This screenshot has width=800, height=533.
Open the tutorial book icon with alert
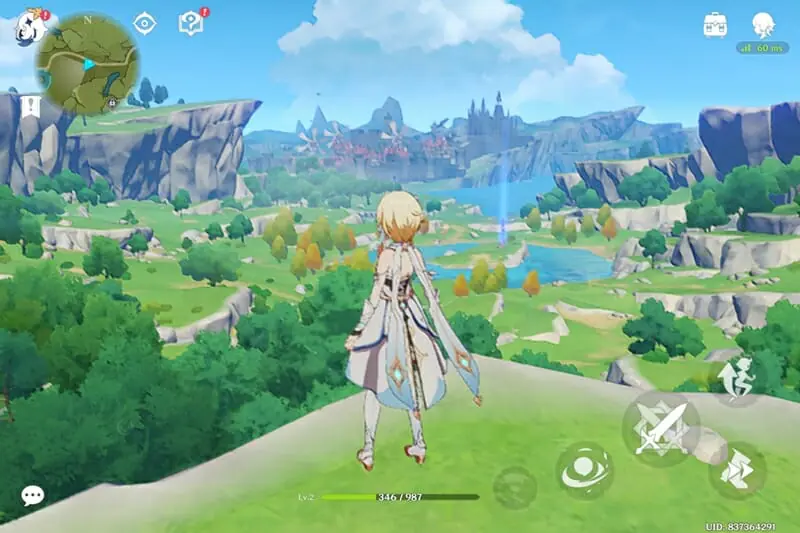click(190, 22)
